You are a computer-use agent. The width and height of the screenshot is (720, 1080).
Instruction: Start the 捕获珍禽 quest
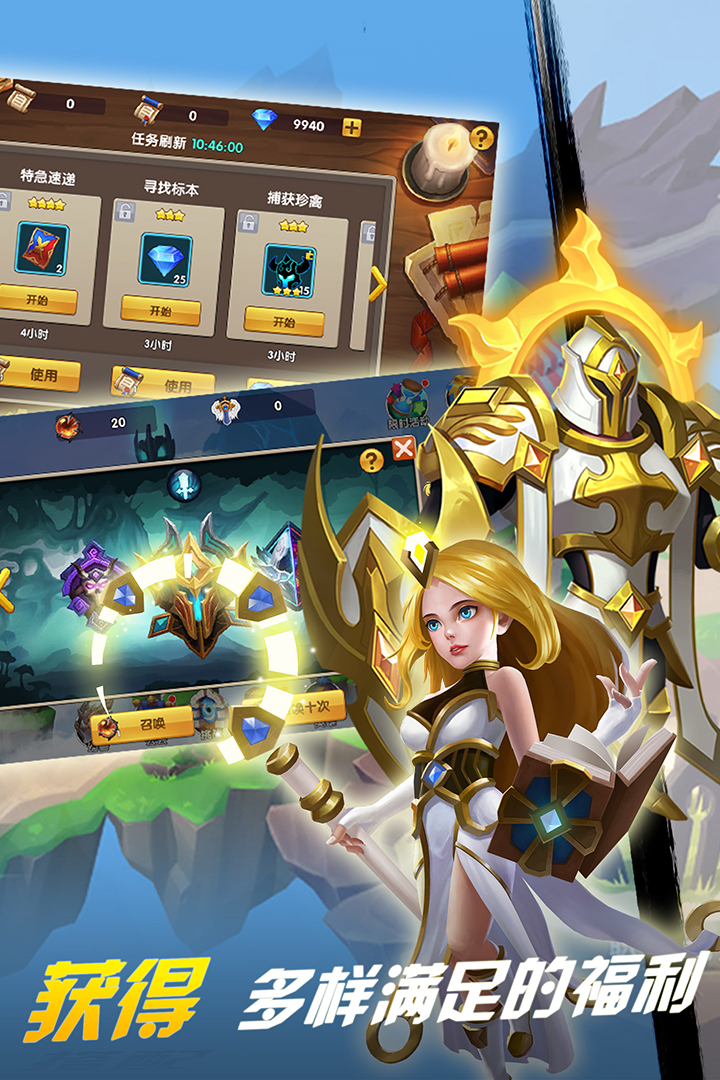point(284,321)
